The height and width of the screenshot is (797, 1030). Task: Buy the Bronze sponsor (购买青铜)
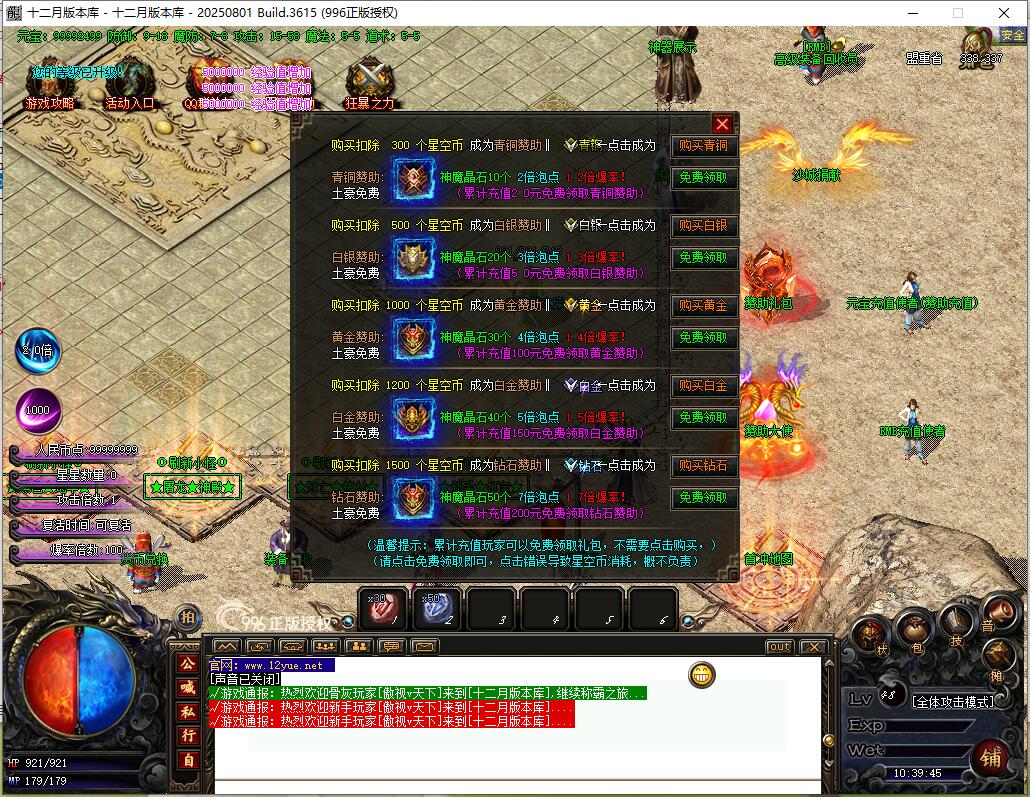pos(704,146)
